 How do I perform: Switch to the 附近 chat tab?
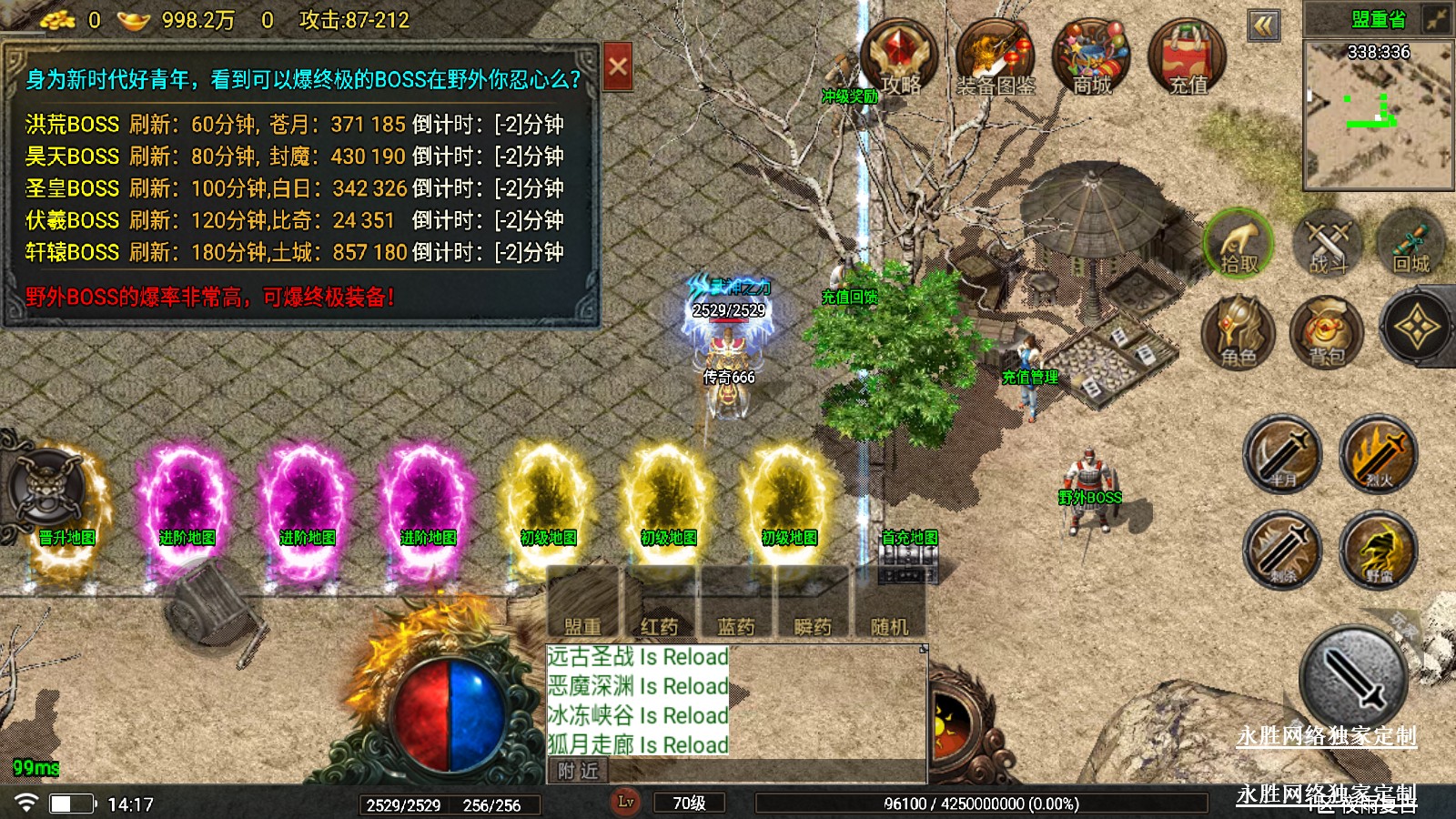click(x=579, y=772)
